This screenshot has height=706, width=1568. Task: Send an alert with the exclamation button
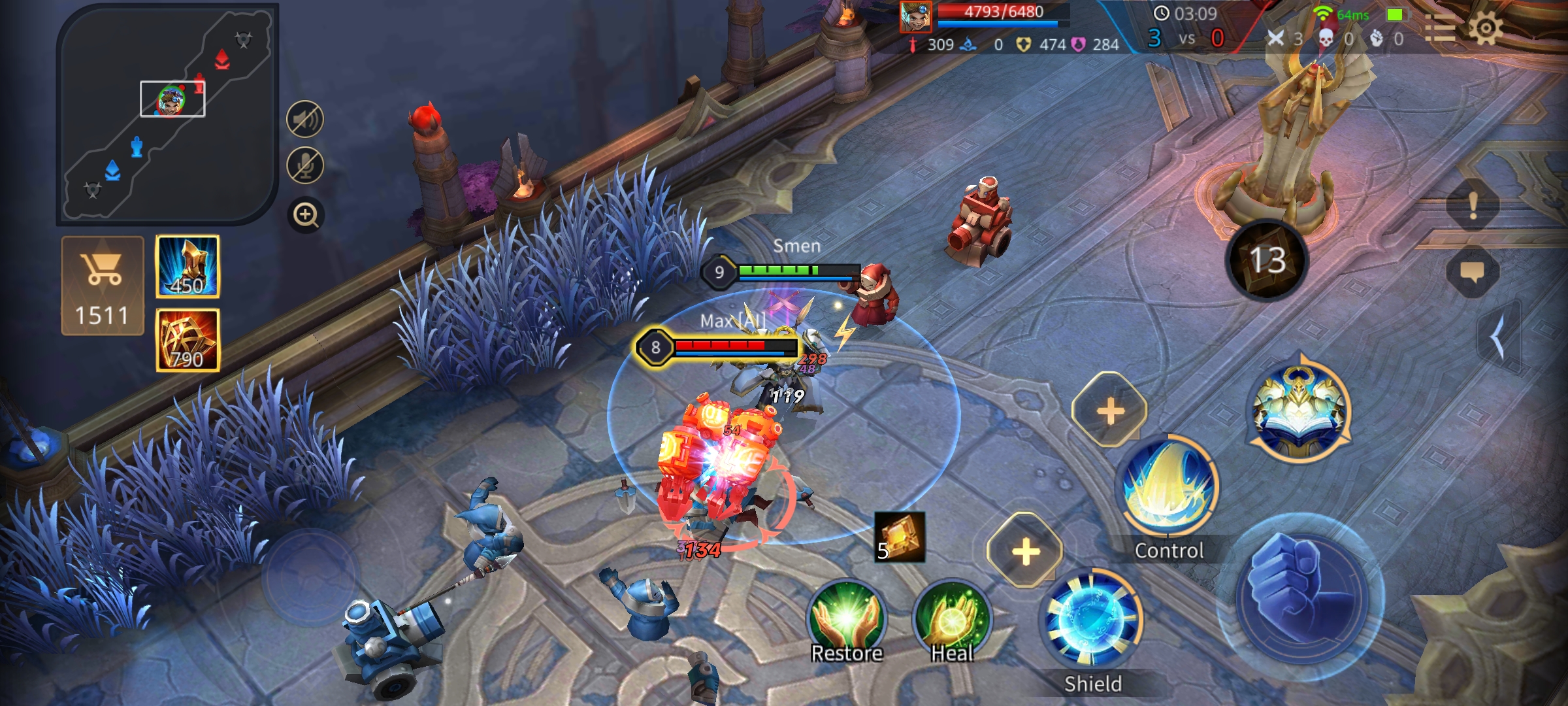[x=1473, y=205]
